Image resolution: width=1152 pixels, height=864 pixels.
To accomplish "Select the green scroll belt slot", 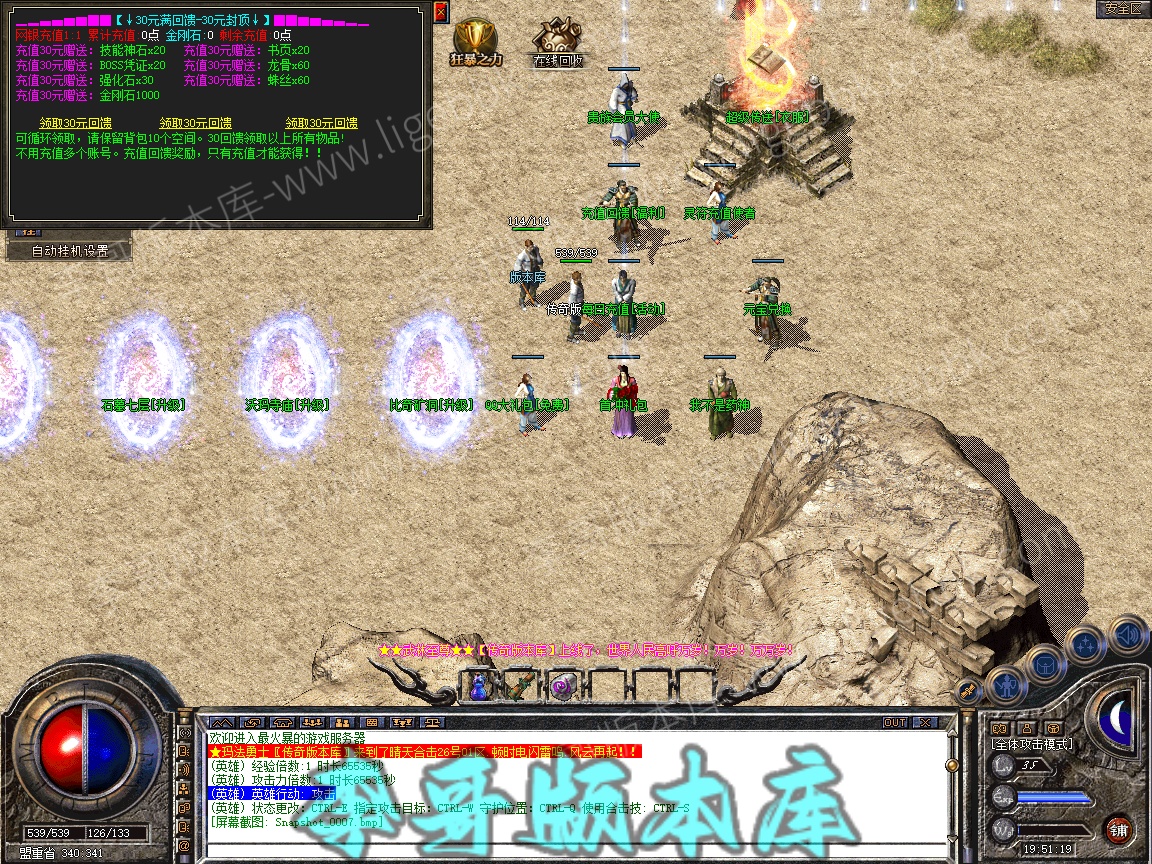I will (520, 686).
